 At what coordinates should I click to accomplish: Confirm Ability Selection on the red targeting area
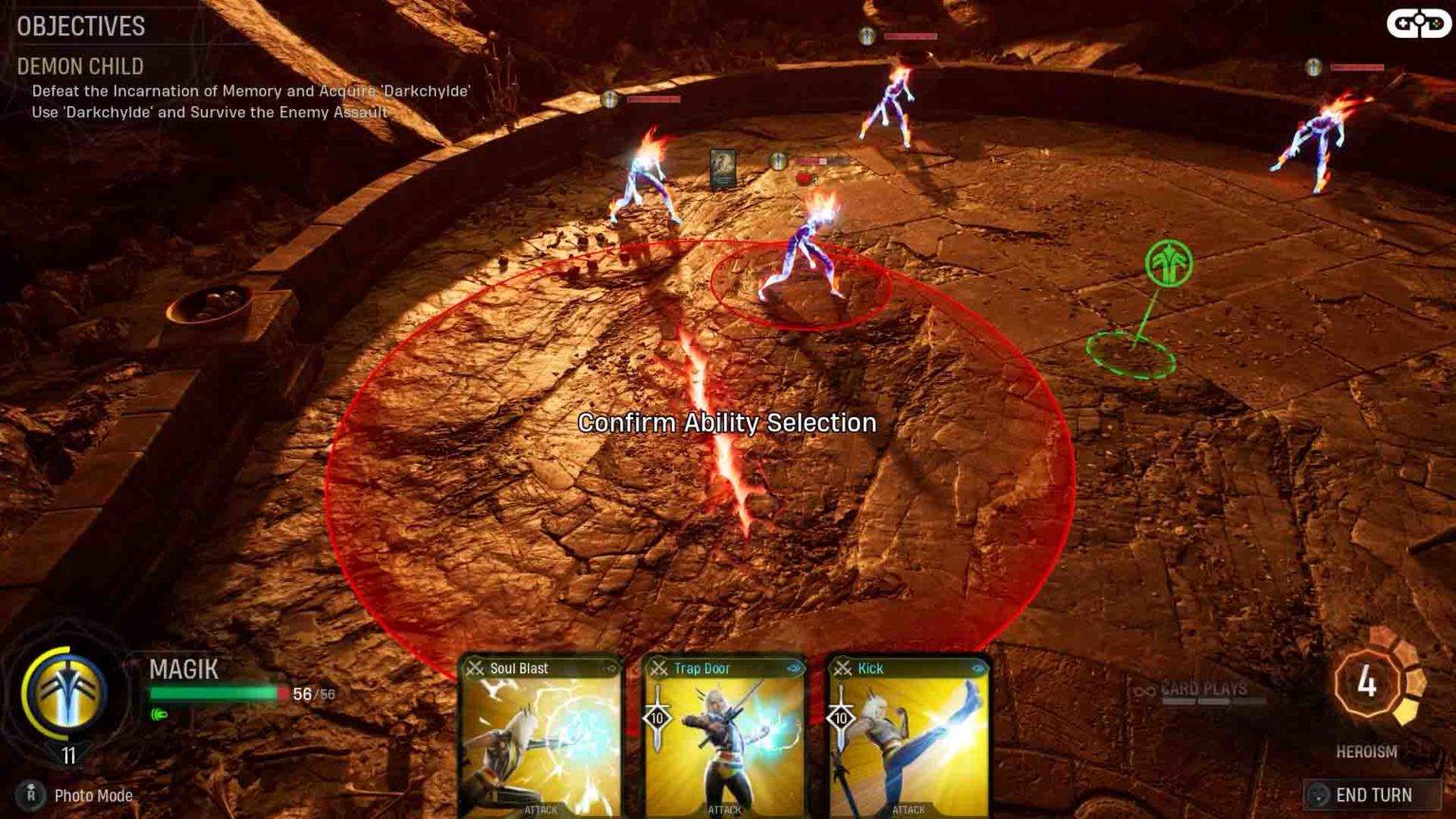(x=728, y=424)
